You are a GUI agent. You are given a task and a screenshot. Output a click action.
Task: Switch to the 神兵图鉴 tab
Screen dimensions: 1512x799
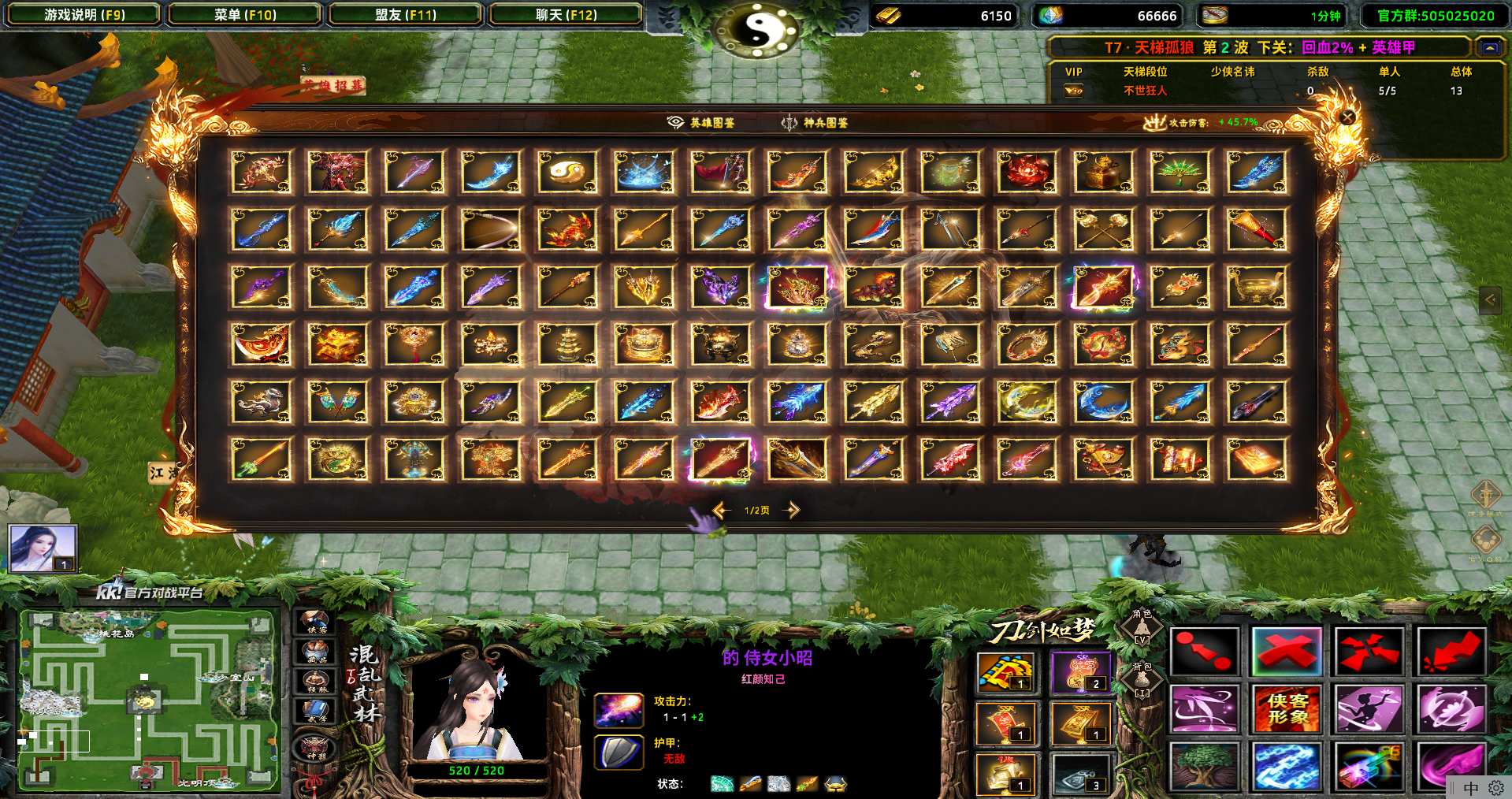(x=815, y=123)
